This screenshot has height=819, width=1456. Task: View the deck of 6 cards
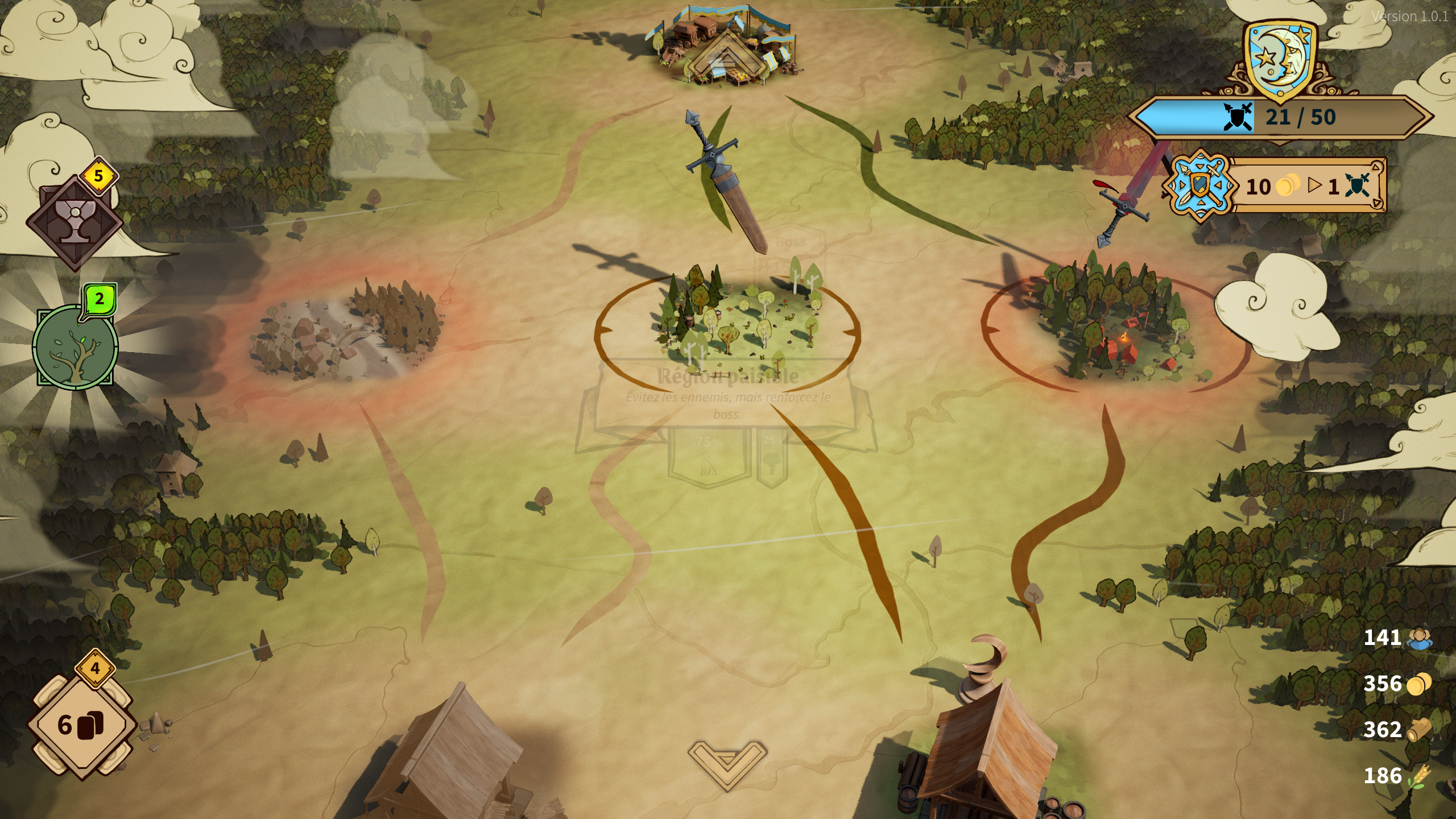[82, 724]
